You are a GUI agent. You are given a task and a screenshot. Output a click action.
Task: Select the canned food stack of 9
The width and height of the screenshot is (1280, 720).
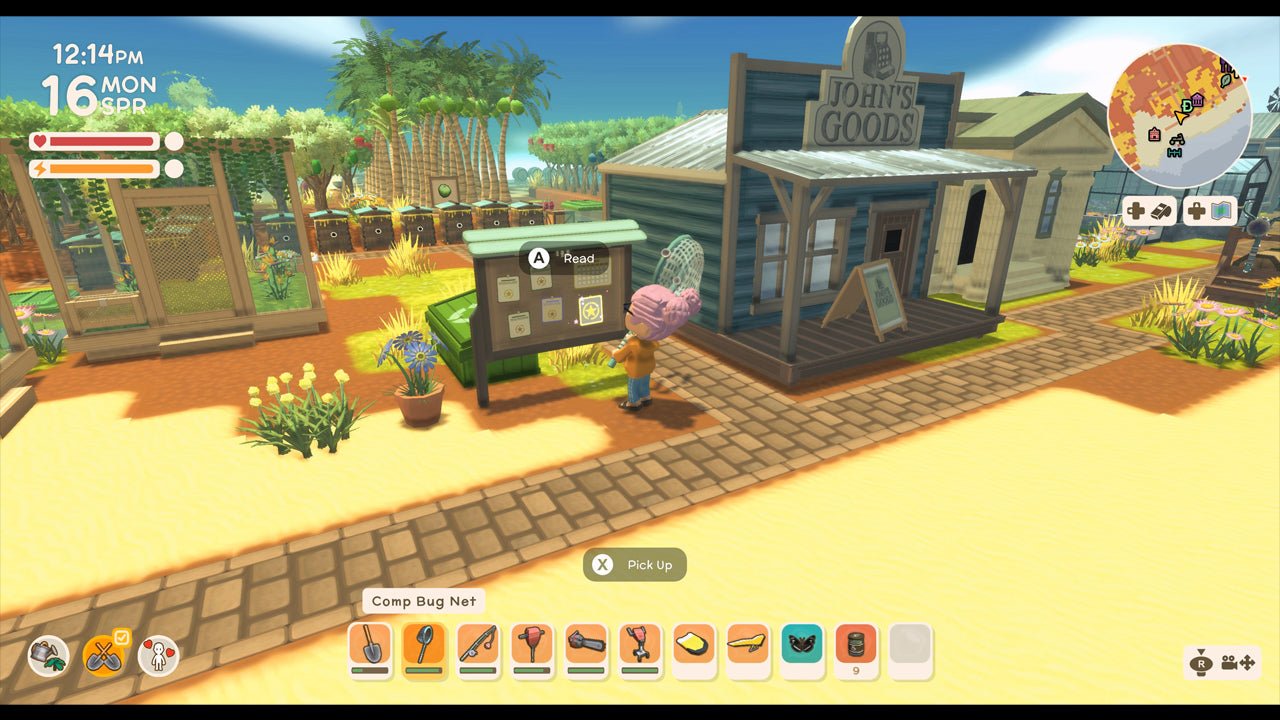click(856, 645)
